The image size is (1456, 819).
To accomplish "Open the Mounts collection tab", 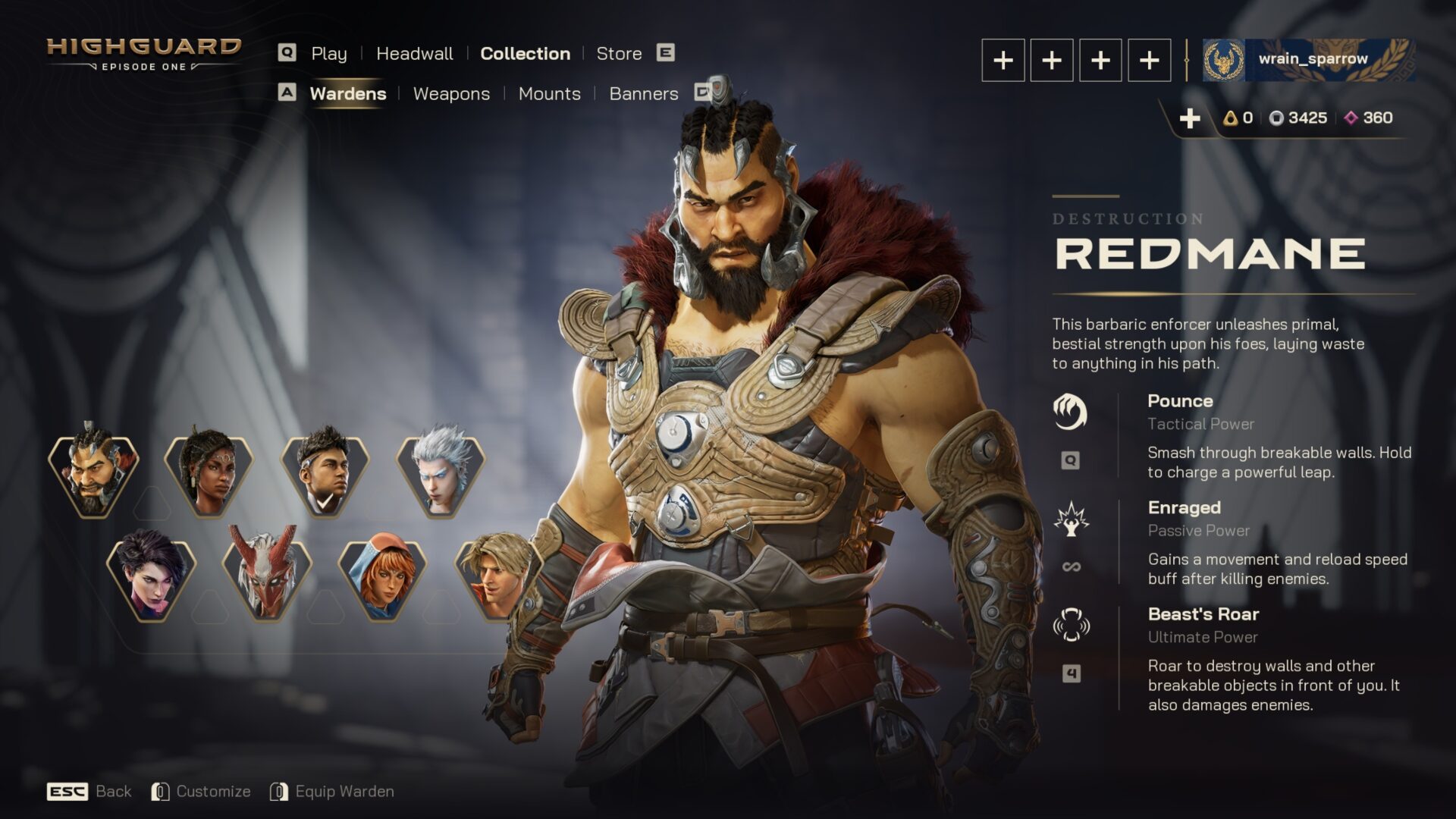I will click(549, 93).
